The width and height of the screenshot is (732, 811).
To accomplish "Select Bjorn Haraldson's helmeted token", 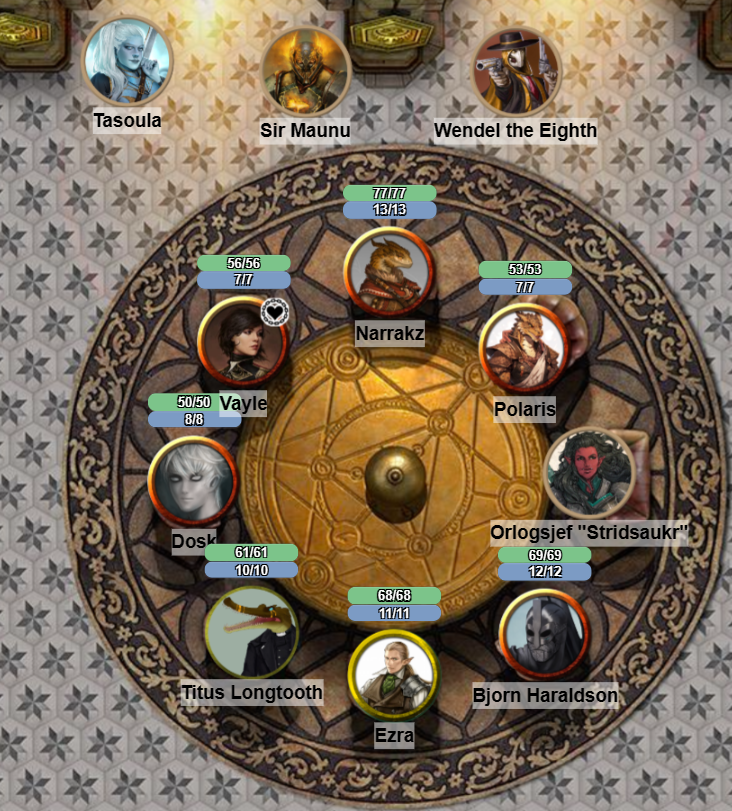I will (543, 634).
